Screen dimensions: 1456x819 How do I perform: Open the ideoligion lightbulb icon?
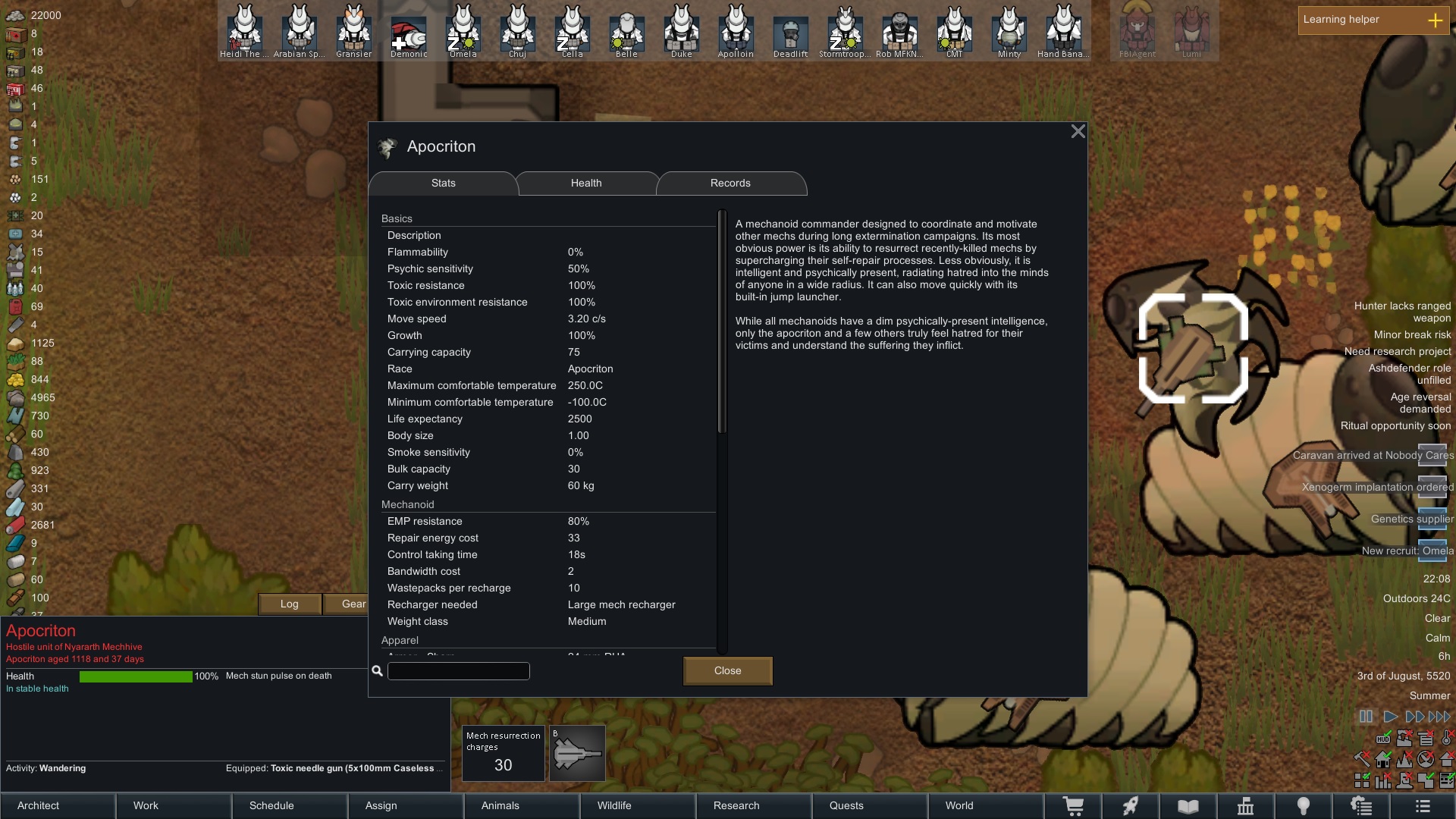[x=1302, y=806]
